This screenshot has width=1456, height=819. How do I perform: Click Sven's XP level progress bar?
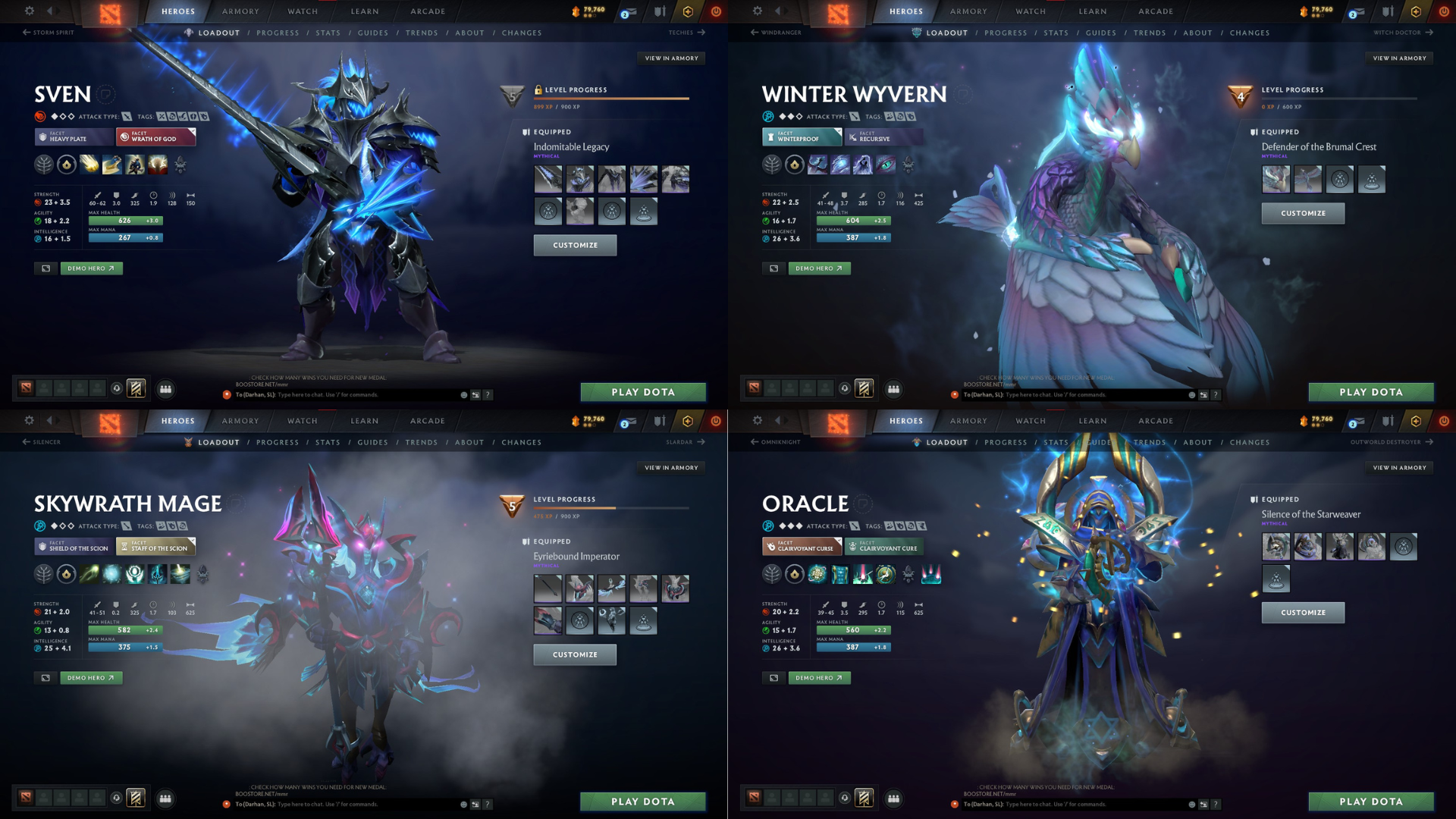(x=613, y=98)
